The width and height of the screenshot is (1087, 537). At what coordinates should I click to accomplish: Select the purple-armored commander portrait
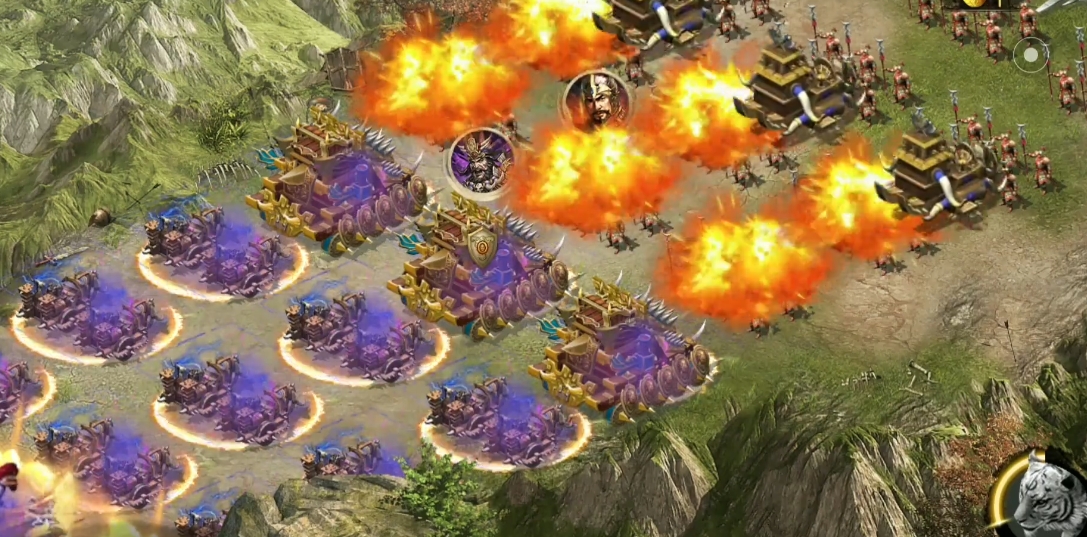coord(481,161)
